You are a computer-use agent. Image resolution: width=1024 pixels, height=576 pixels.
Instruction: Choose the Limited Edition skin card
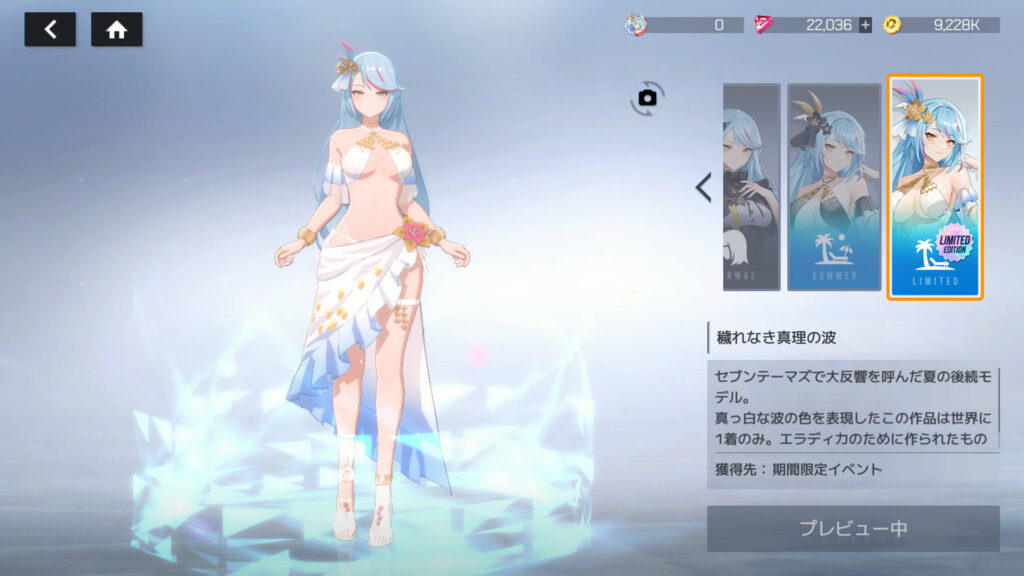point(935,187)
